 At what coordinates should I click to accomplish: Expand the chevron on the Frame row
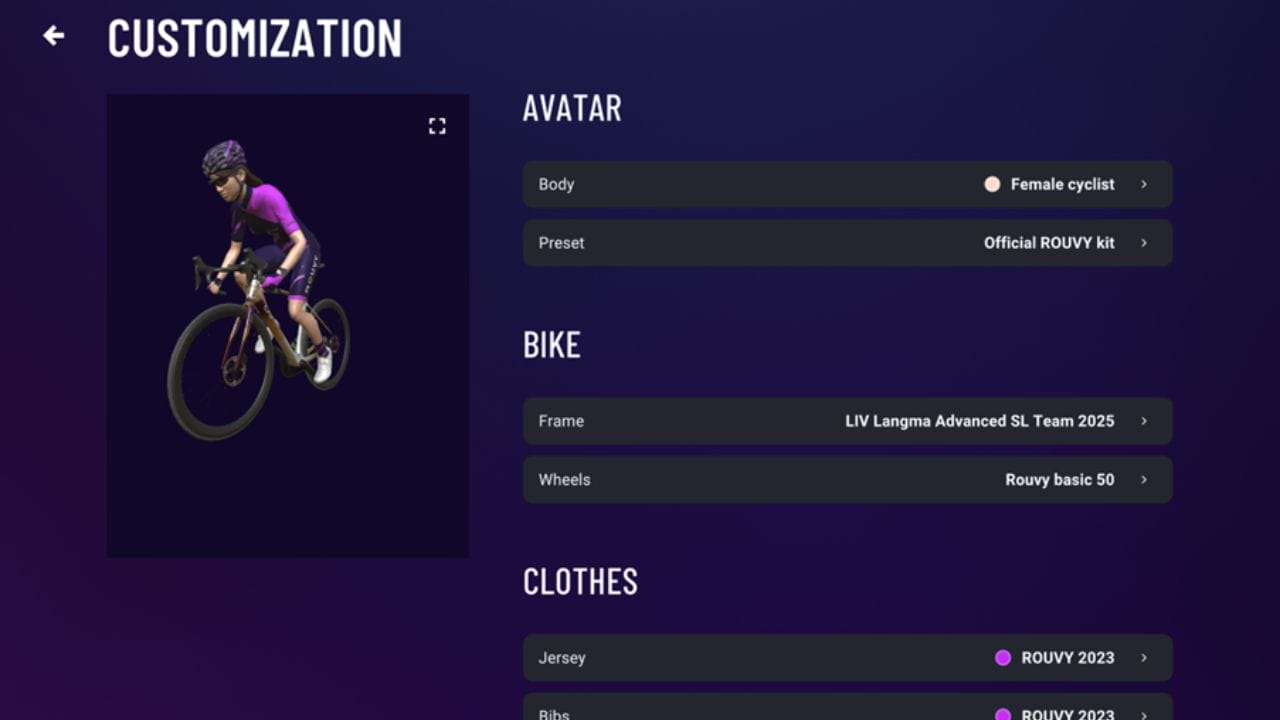[x=1146, y=421]
